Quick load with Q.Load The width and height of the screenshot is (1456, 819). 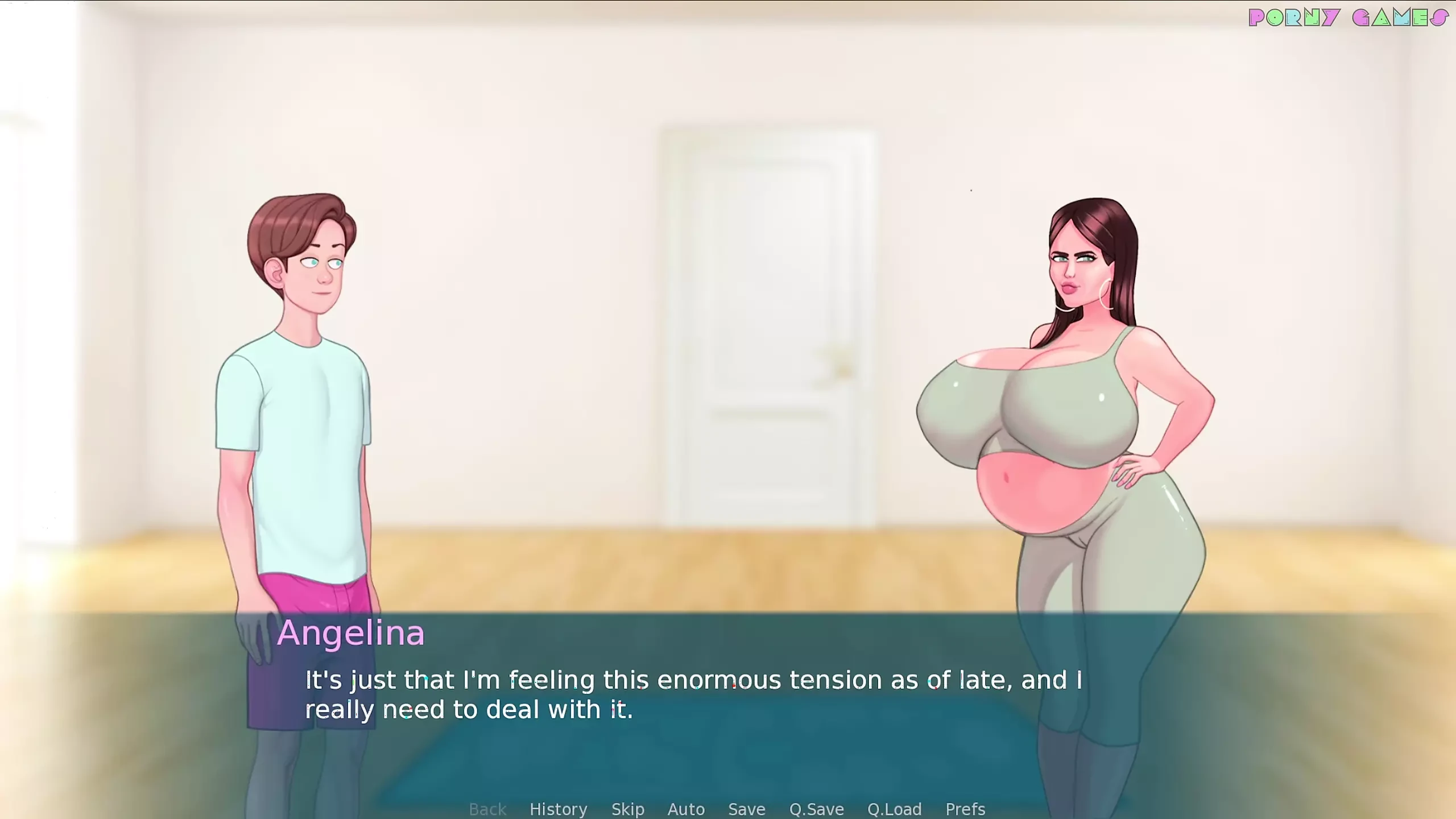click(x=894, y=809)
